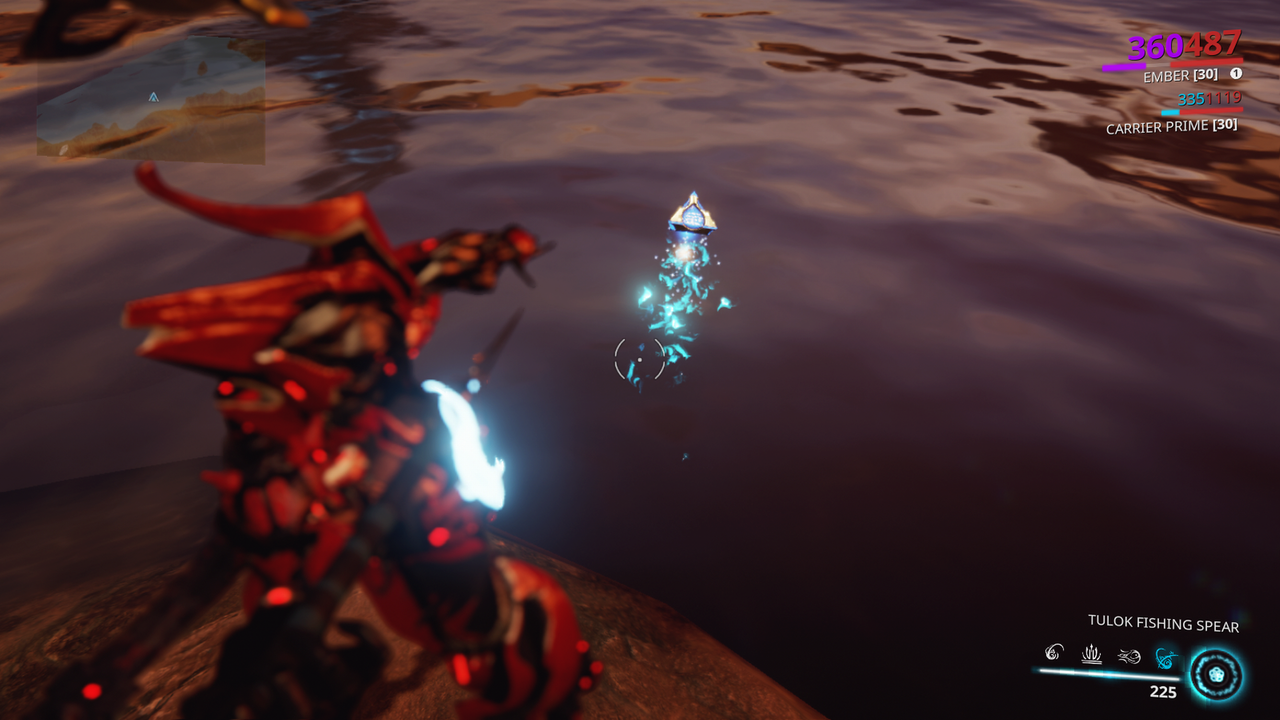Toggle the ability rank badge beside EMBER
1280x720 pixels.
pos(1236,74)
